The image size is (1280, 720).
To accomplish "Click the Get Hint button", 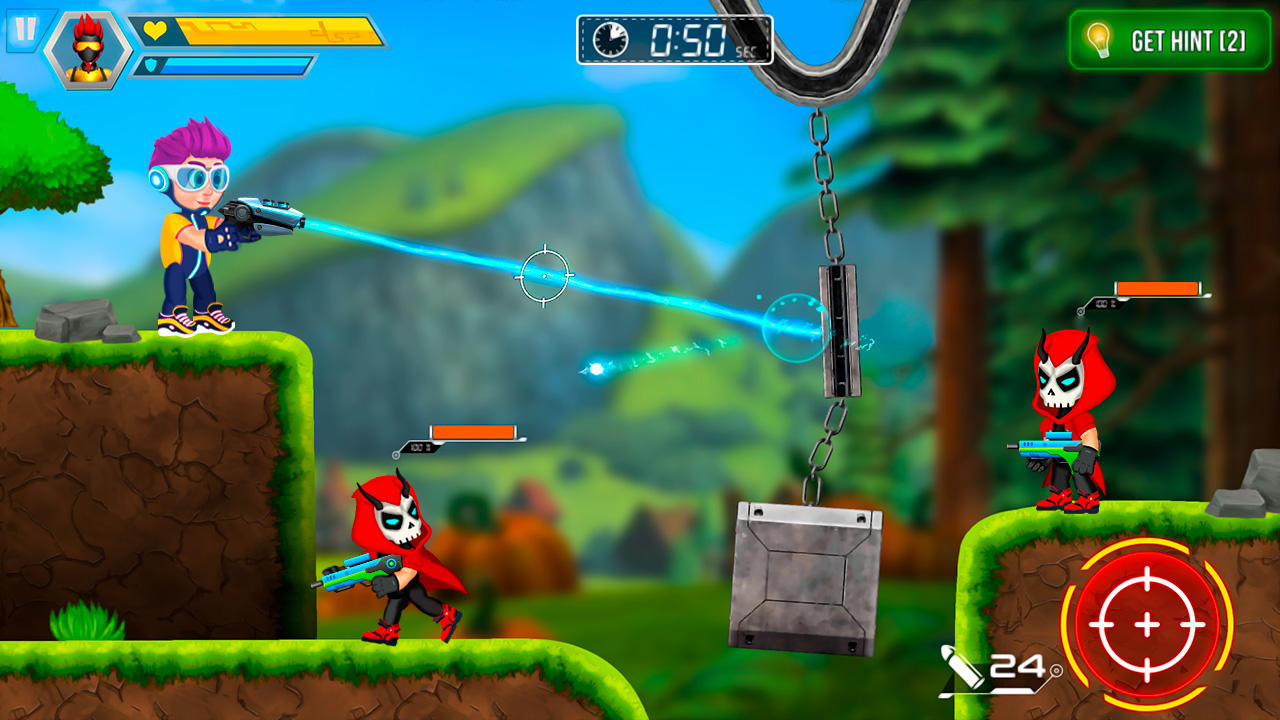I will point(1169,40).
